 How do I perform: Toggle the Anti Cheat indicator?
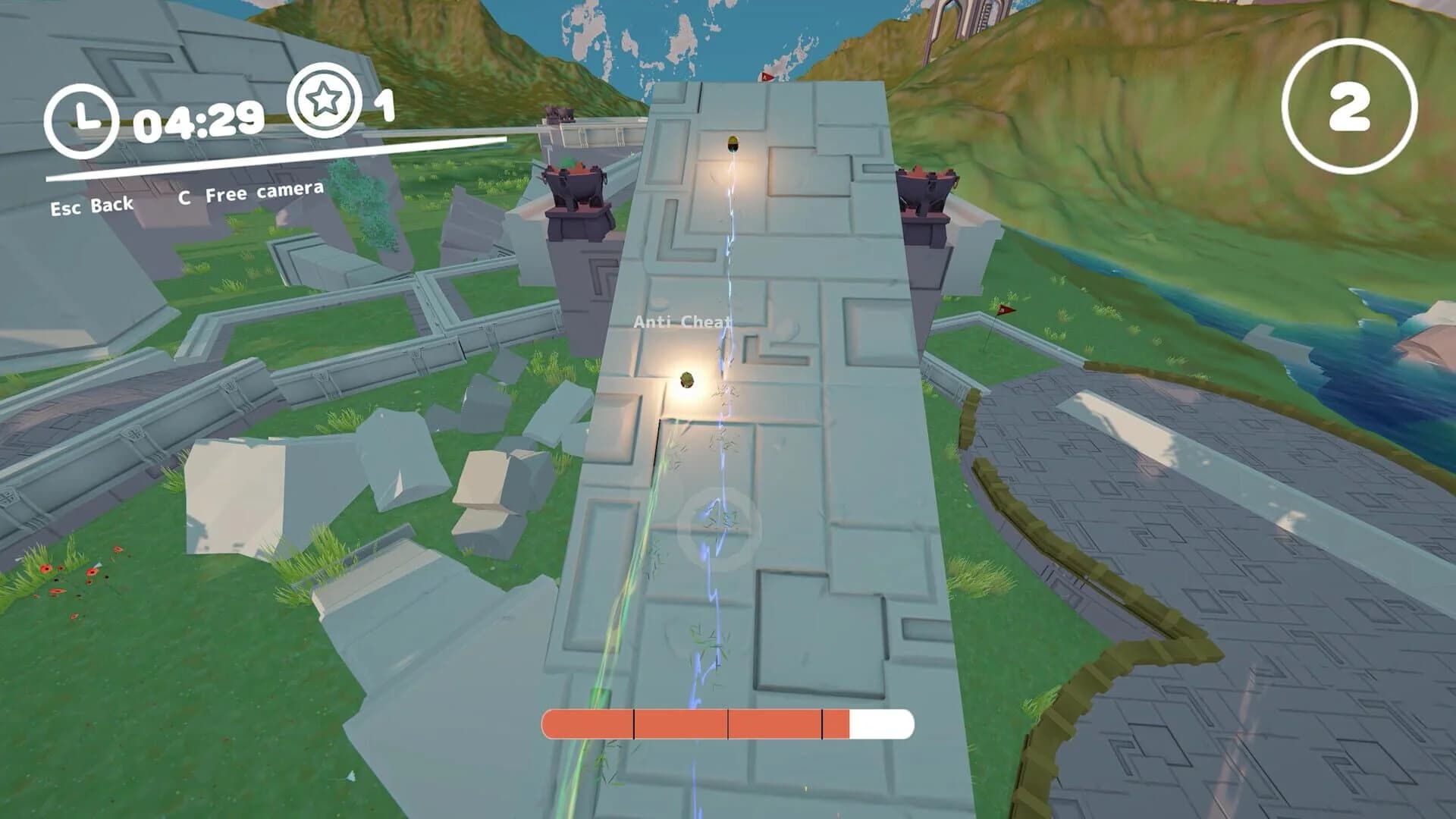682,322
